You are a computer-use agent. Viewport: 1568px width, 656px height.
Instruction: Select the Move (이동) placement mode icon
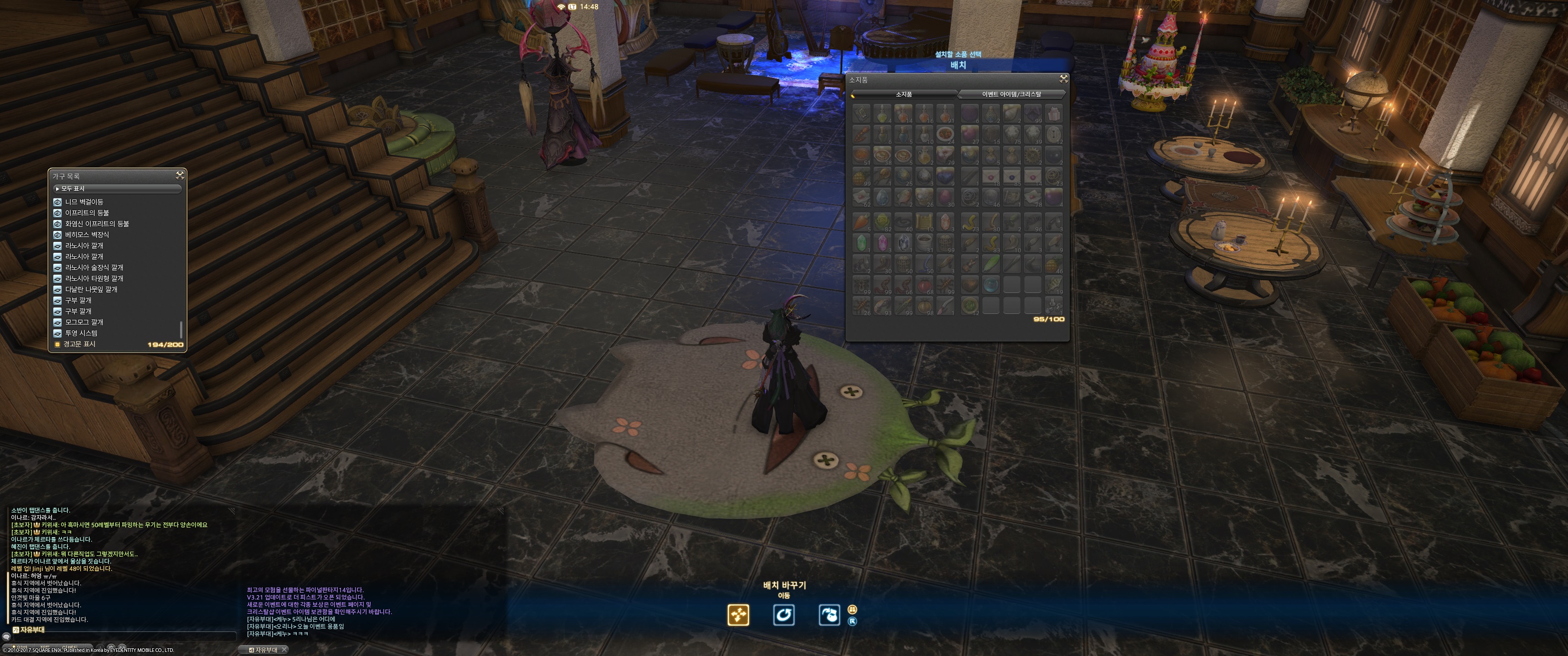point(738,615)
